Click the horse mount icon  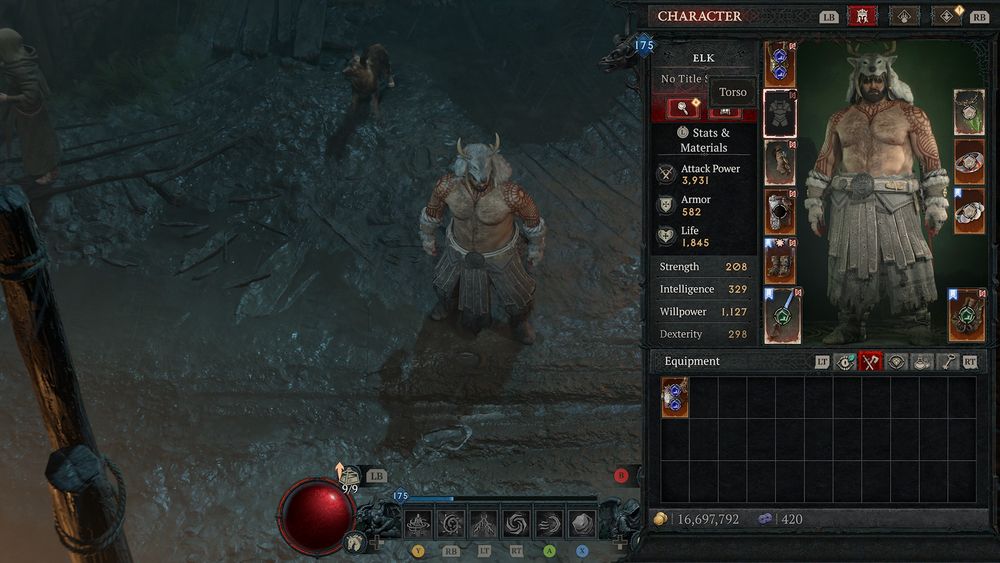354,543
